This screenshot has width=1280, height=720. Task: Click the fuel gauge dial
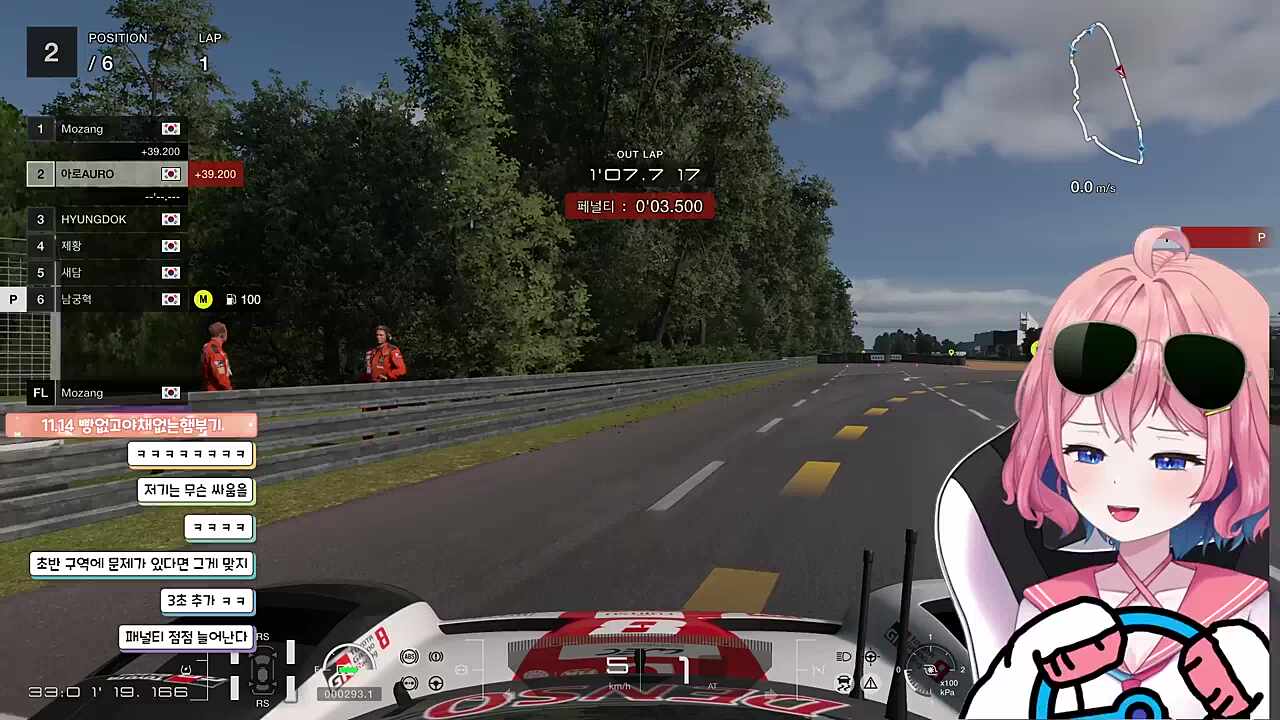point(348,662)
